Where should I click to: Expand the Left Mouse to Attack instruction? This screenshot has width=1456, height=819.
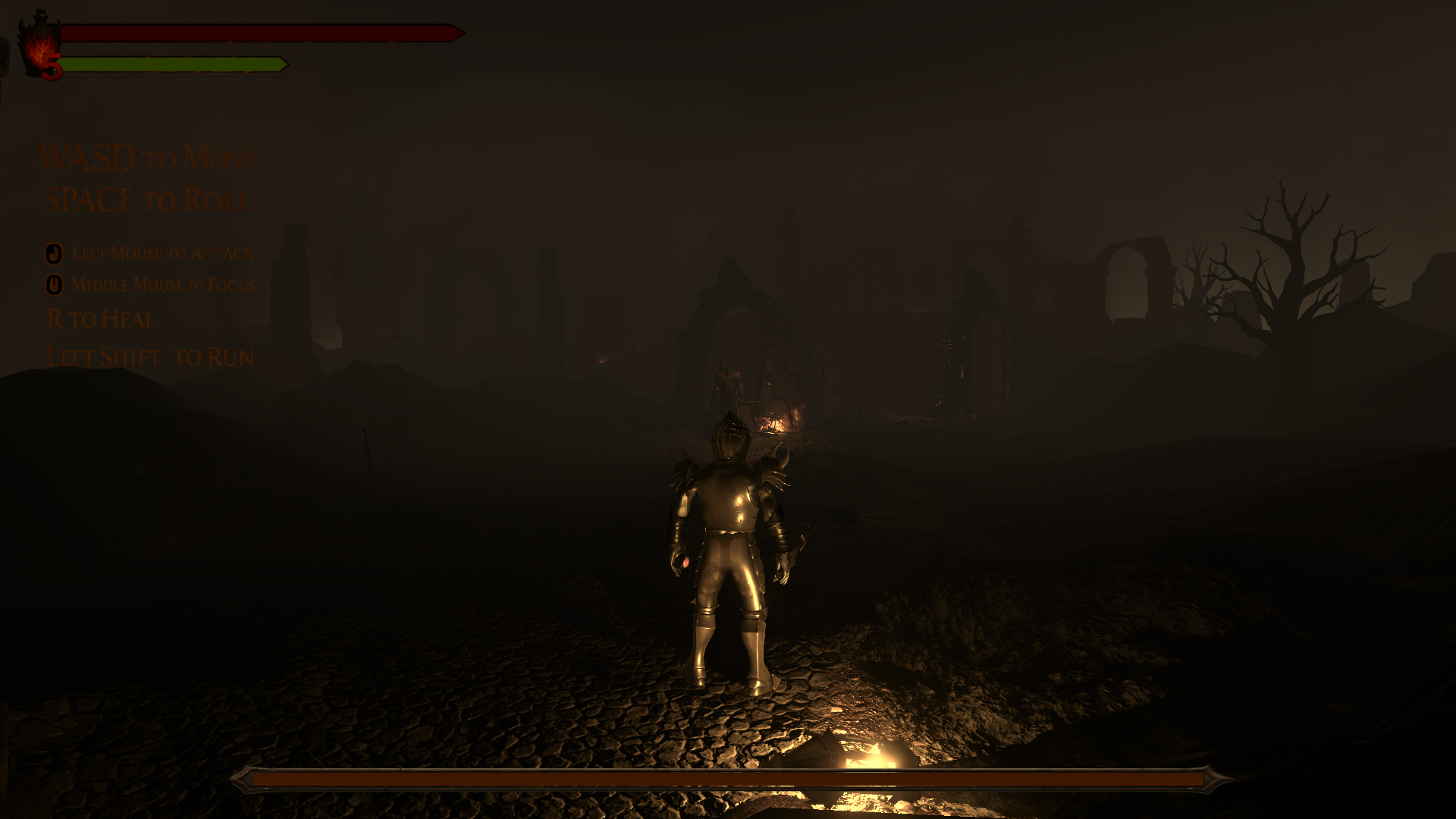[x=162, y=253]
